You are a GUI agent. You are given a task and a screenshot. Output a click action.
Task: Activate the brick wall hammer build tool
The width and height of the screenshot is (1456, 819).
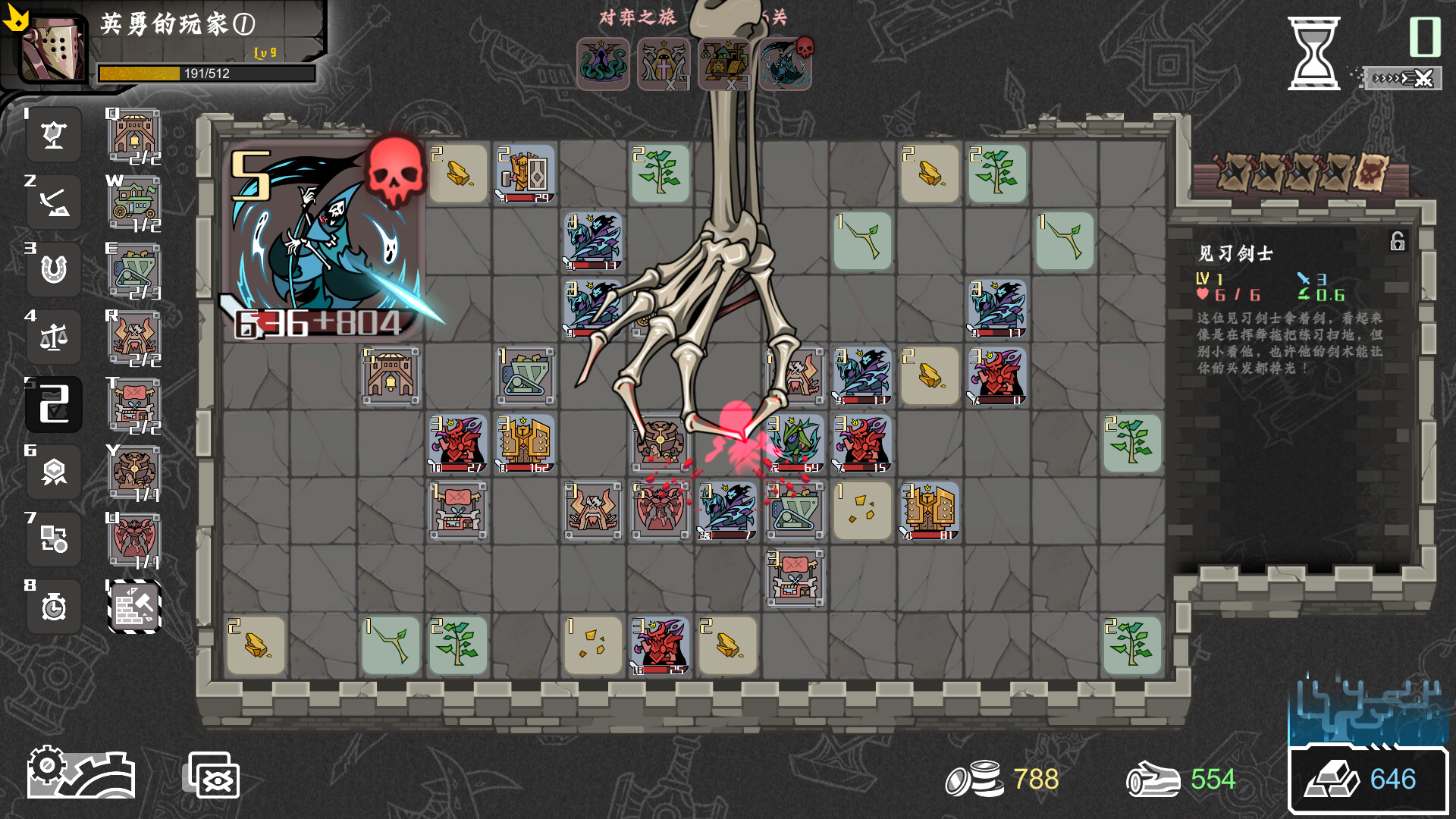pyautogui.click(x=134, y=606)
